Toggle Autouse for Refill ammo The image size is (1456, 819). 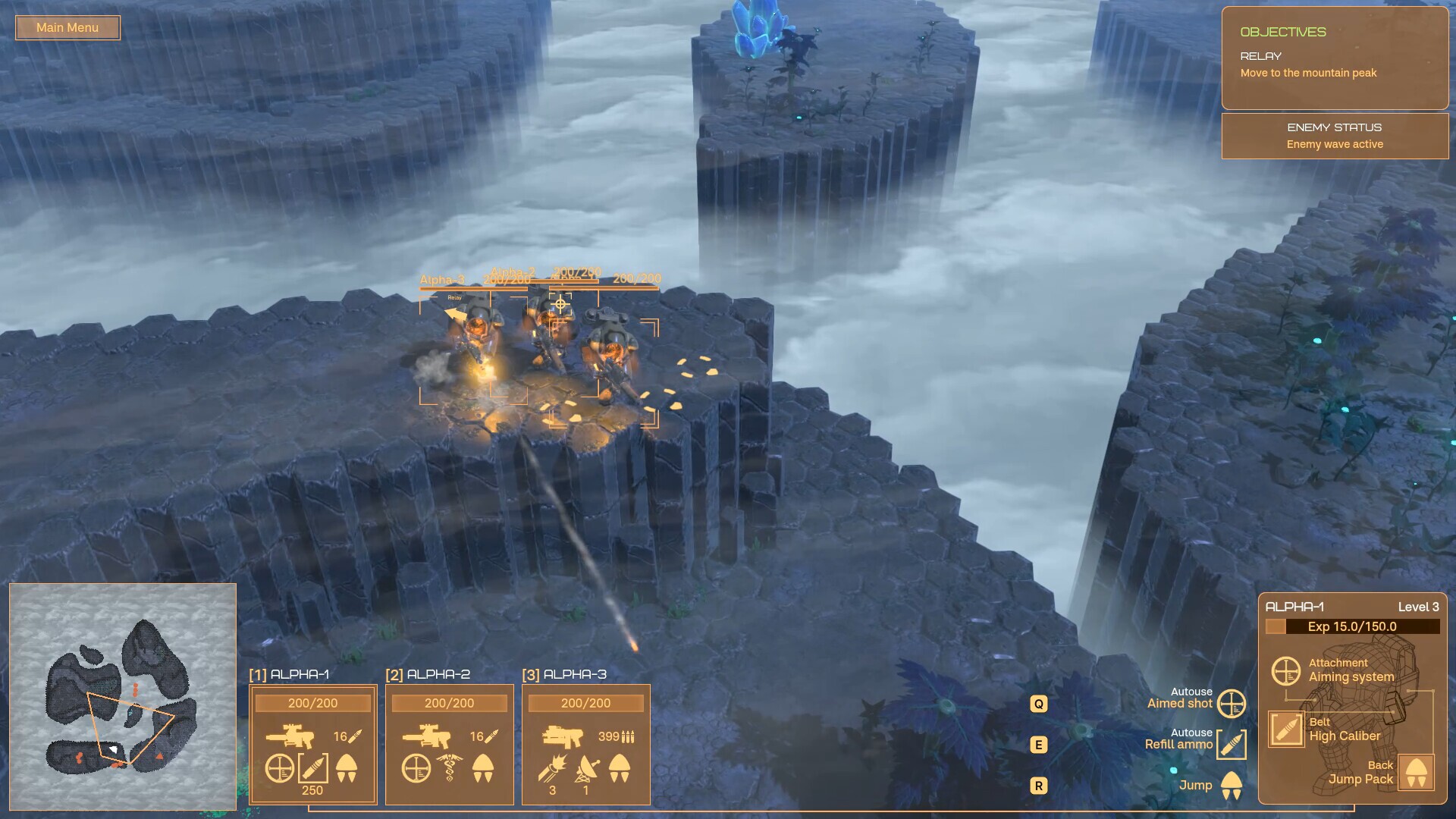coord(1232,743)
